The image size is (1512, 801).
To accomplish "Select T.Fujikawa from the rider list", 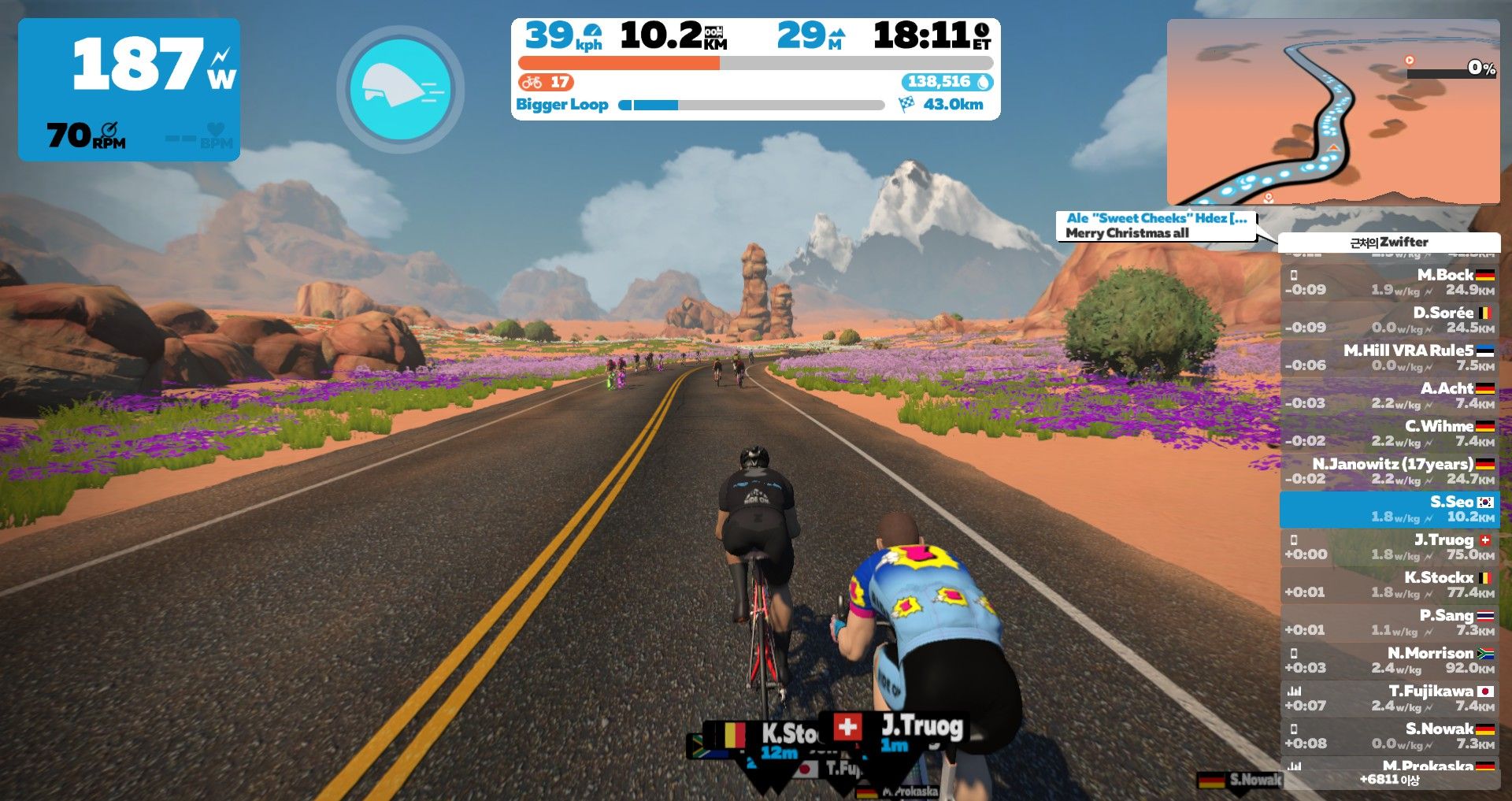I will click(x=1390, y=698).
